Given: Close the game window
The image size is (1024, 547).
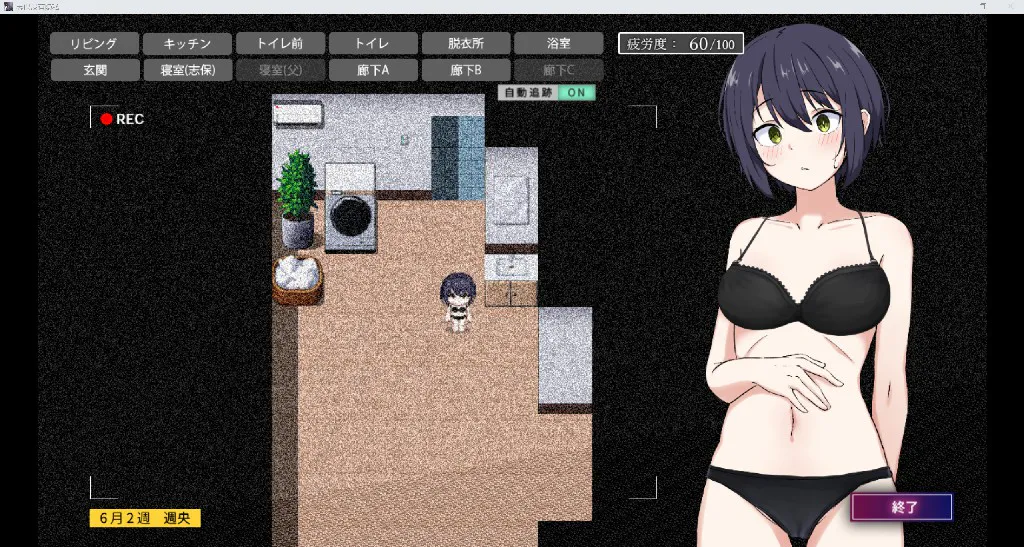Looking at the screenshot, I should (1011, 6).
